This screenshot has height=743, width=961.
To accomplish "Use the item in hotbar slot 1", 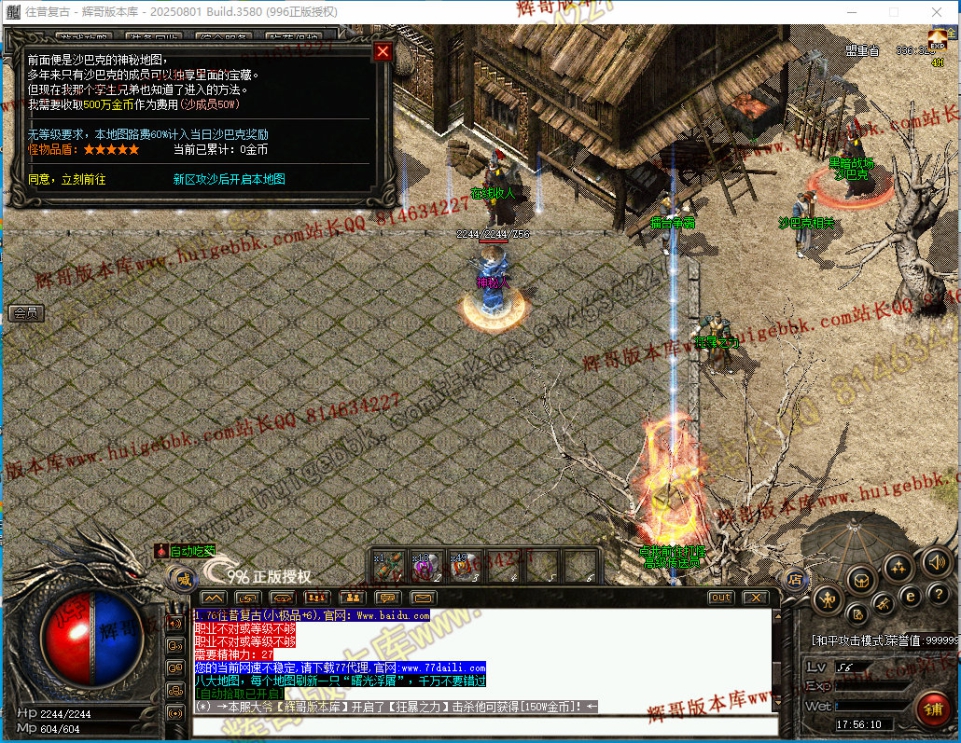I will (x=388, y=567).
